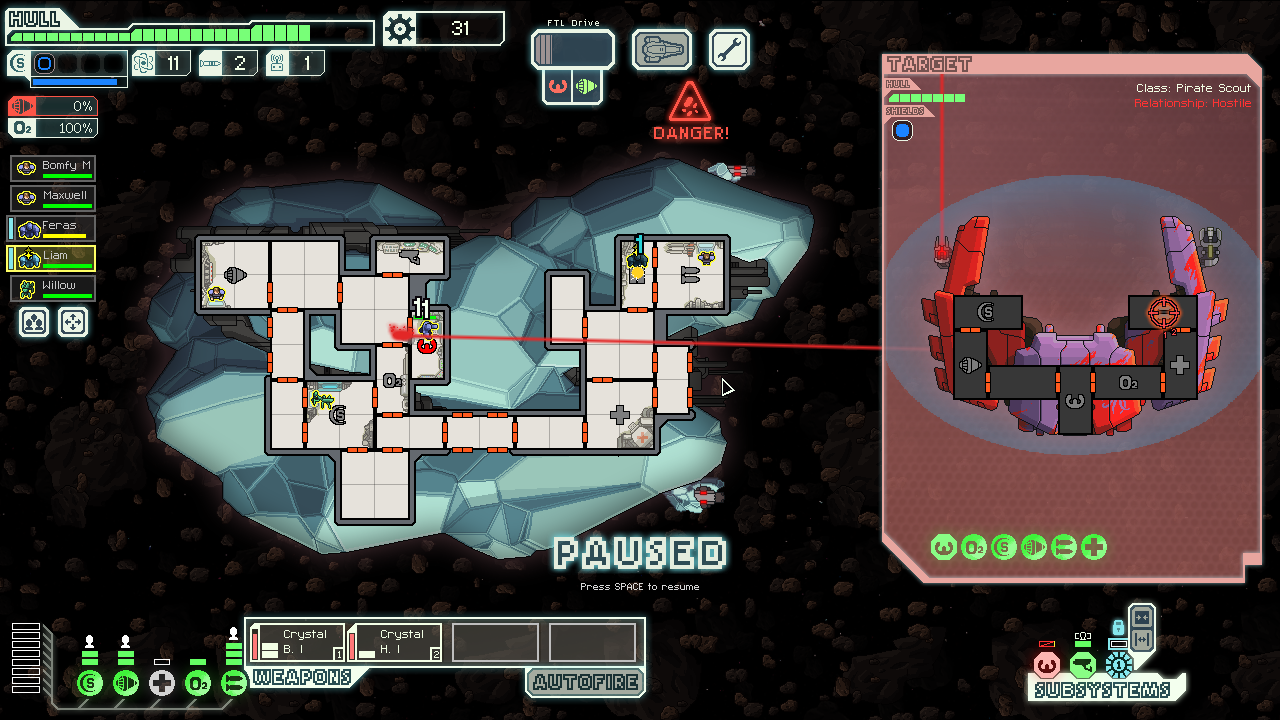Click the oxygen system power icon
1280x720 pixels.
198,684
